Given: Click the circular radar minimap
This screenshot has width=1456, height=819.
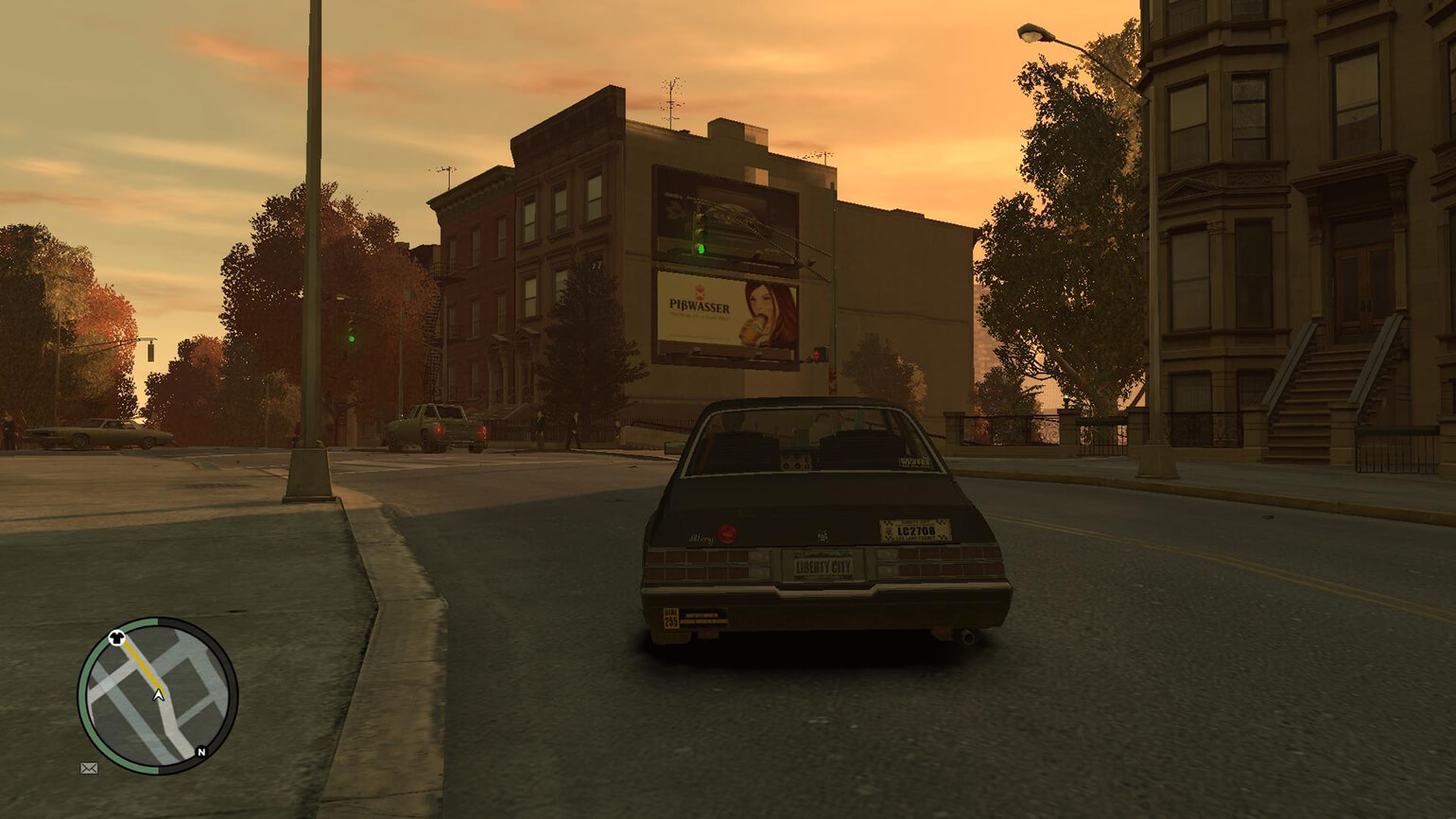Looking at the screenshot, I should click(157, 696).
